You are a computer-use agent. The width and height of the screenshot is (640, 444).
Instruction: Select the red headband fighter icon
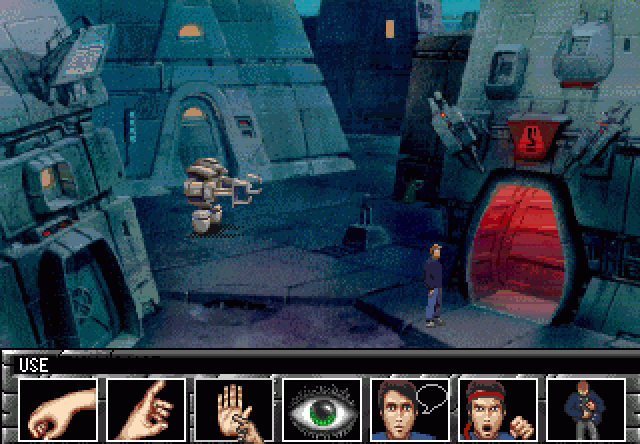(x=497, y=409)
